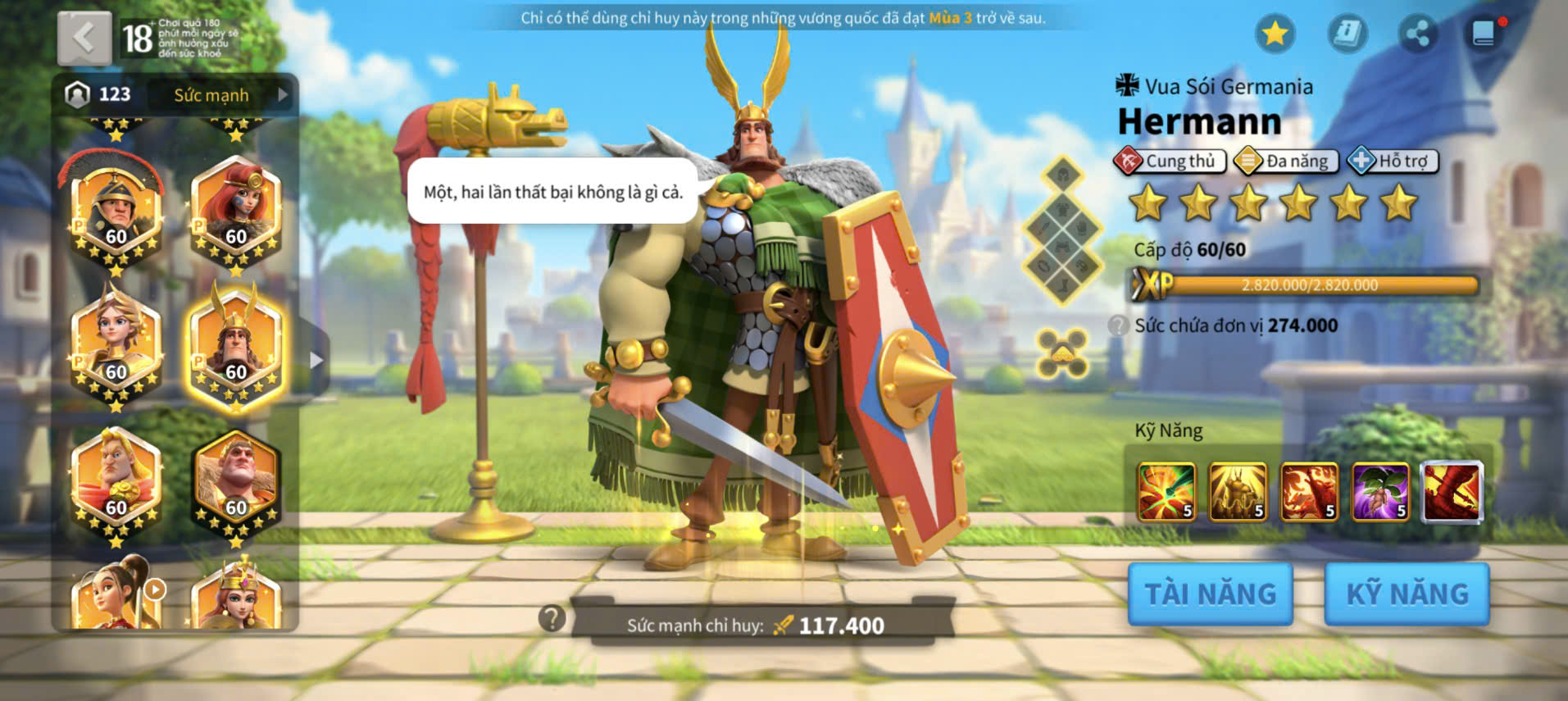View the green arrow burst skill

pos(1166,492)
